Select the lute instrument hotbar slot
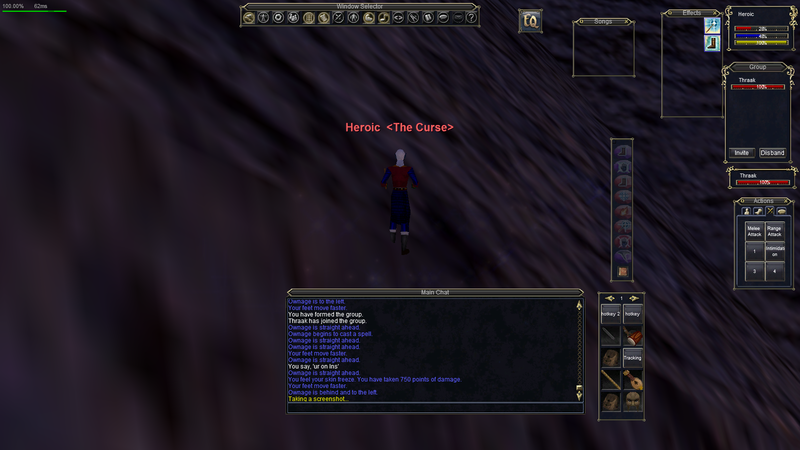 tap(633, 379)
